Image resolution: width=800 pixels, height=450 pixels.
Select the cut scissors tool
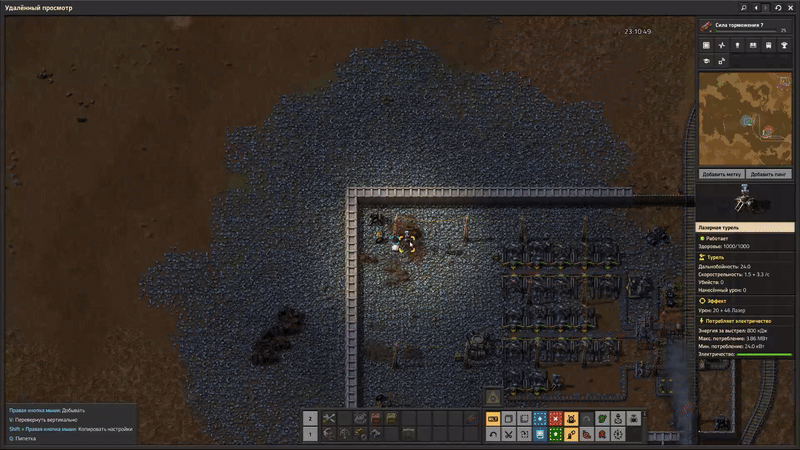508,434
